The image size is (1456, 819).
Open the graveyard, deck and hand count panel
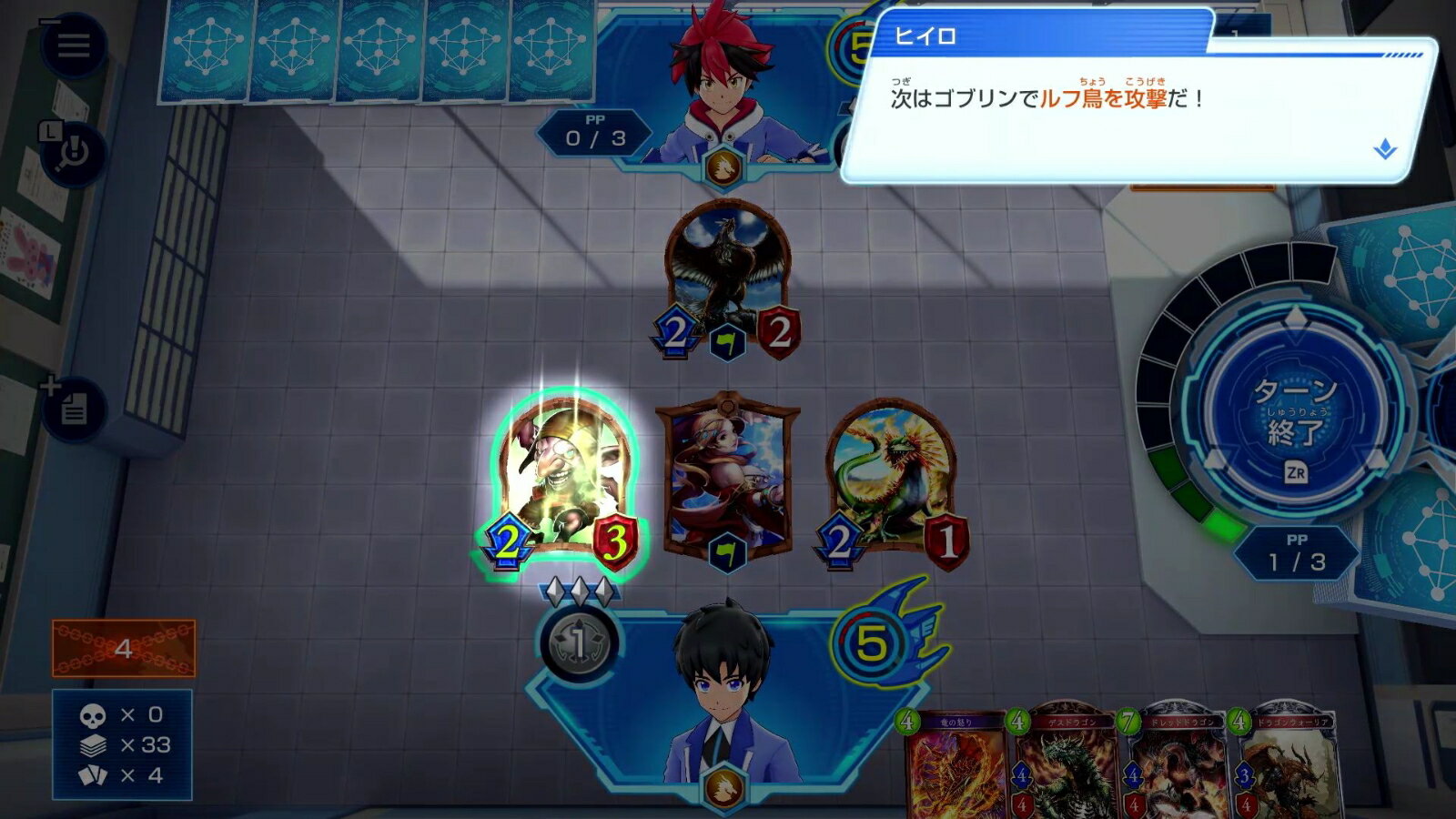pyautogui.click(x=122, y=744)
